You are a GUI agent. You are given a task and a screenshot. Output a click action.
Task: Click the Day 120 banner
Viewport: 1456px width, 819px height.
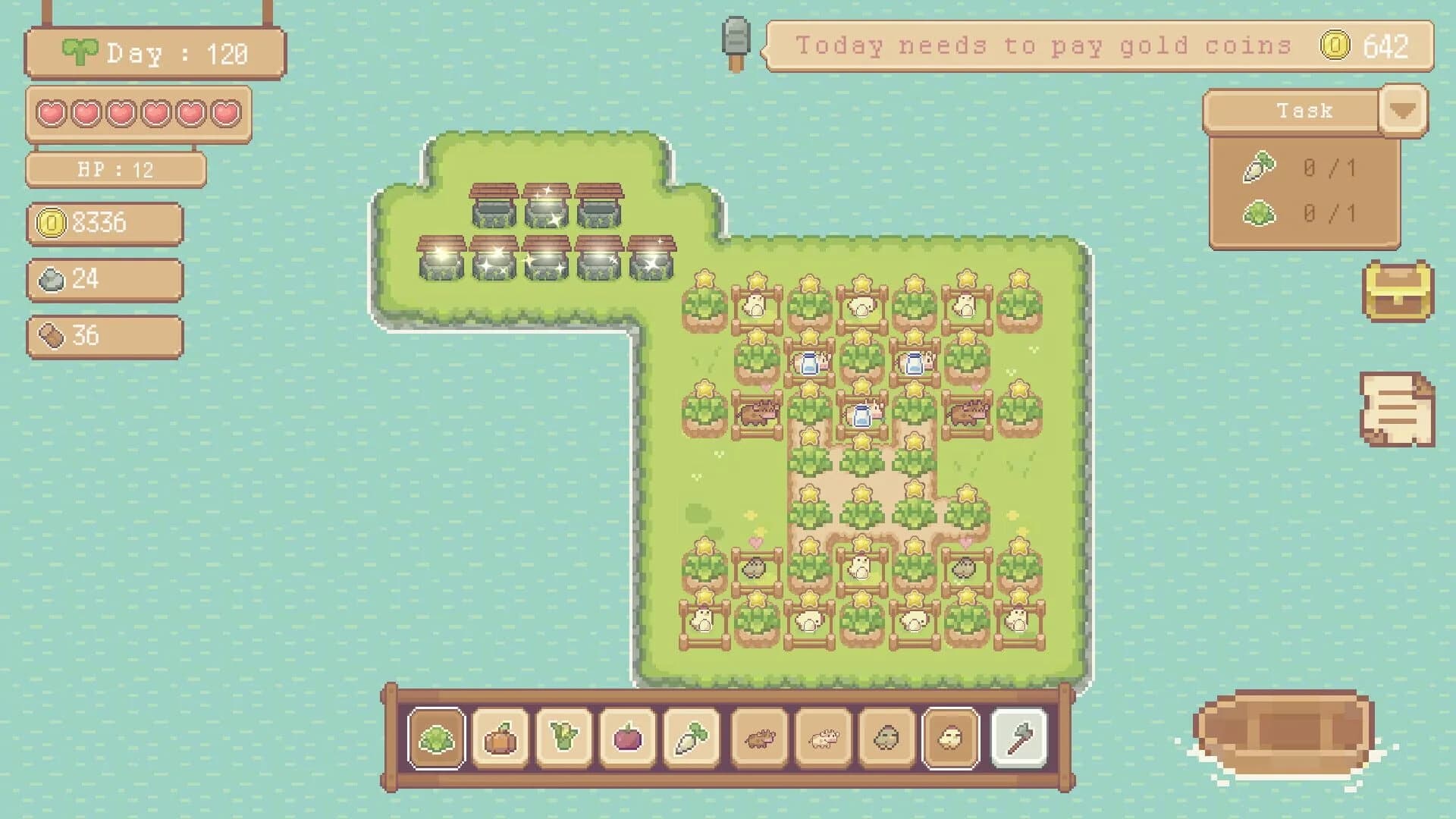pos(152,53)
